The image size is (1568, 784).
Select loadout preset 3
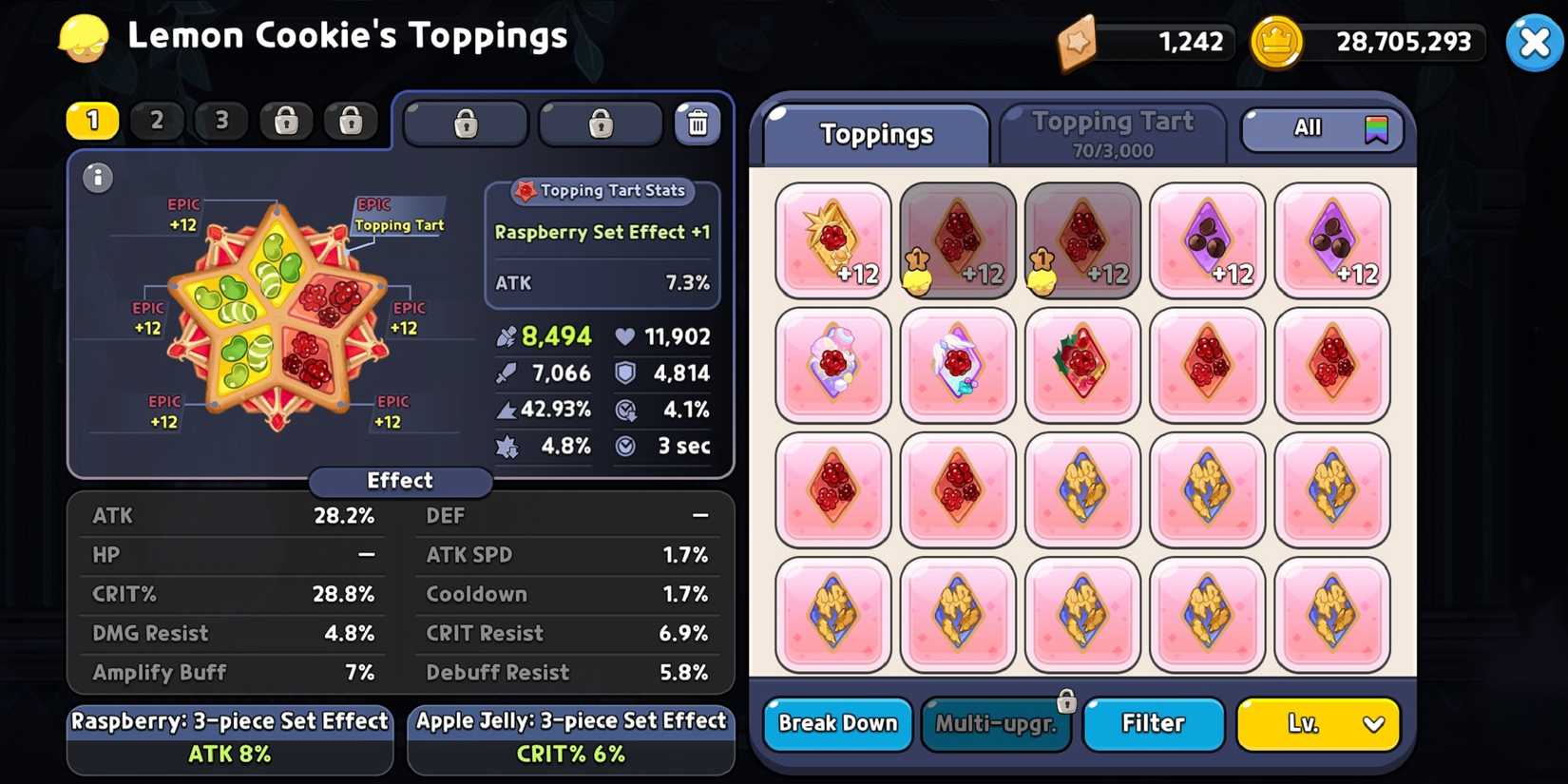pyautogui.click(x=221, y=122)
